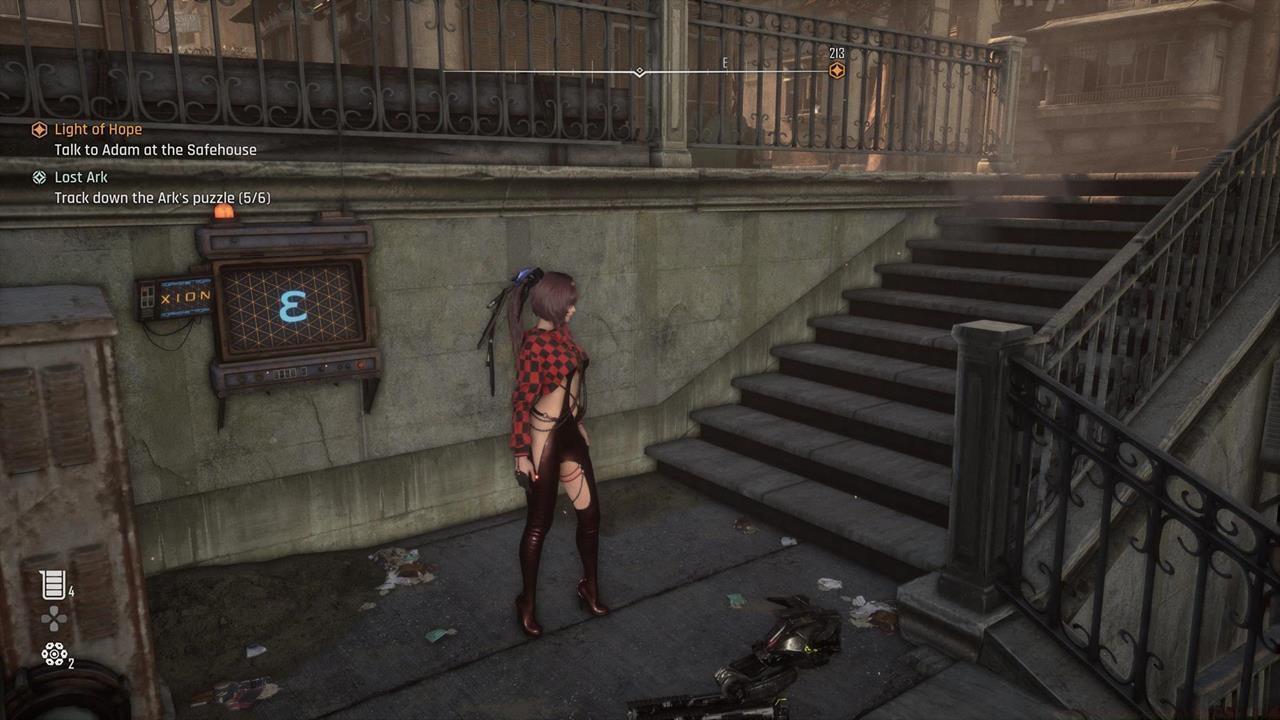
Task: Select the stacked item icon with count 4
Action: (x=53, y=585)
